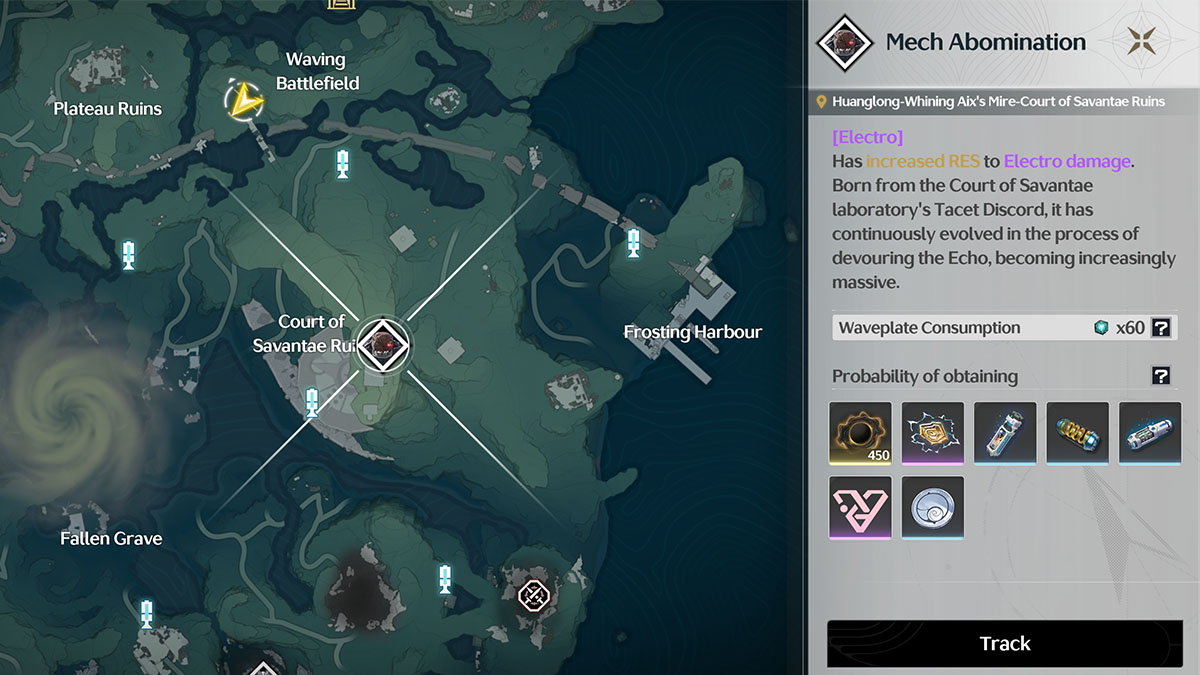Select the beacon marker beside Frosting Harbour
The image size is (1200, 675).
click(x=633, y=242)
